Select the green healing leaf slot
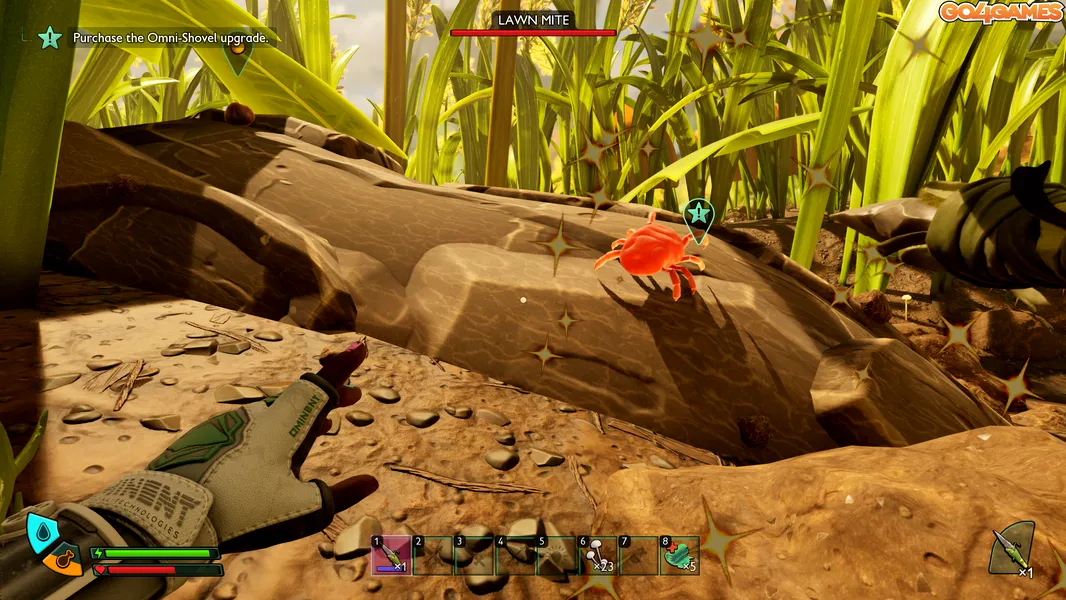The height and width of the screenshot is (600, 1066). tap(680, 555)
